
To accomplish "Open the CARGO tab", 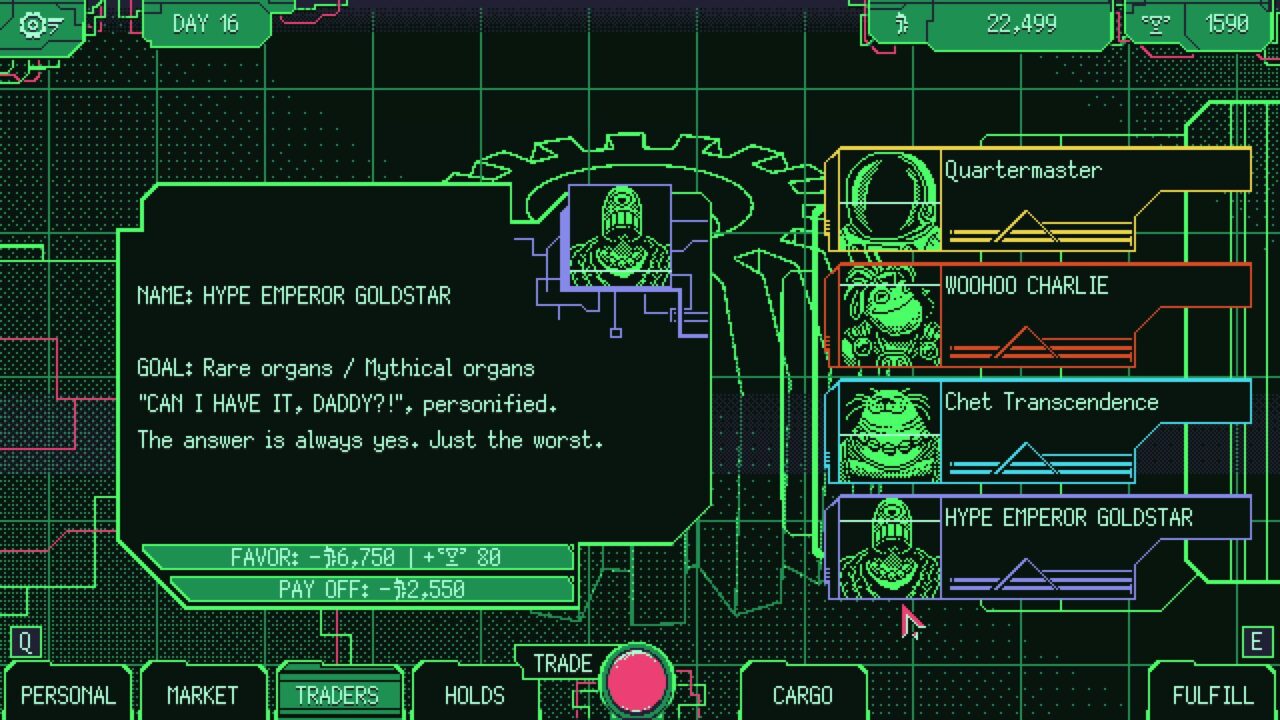I will (802, 695).
